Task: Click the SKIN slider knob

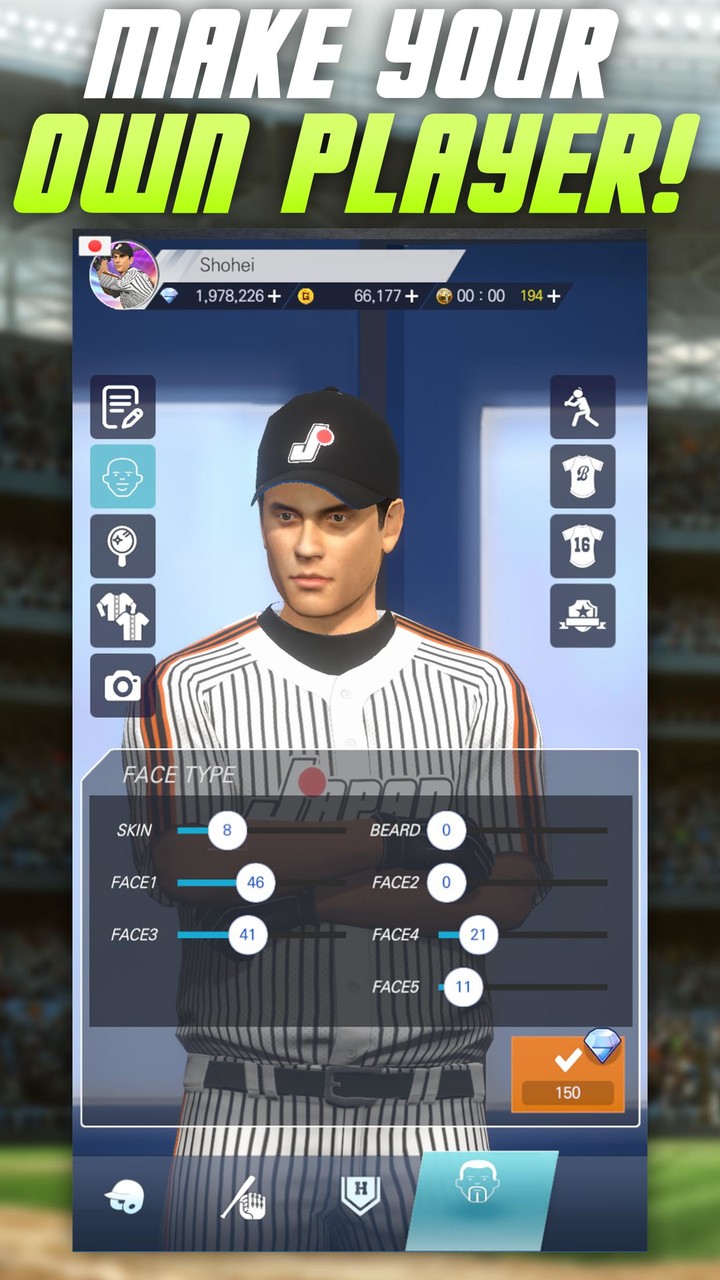Action: [x=227, y=830]
